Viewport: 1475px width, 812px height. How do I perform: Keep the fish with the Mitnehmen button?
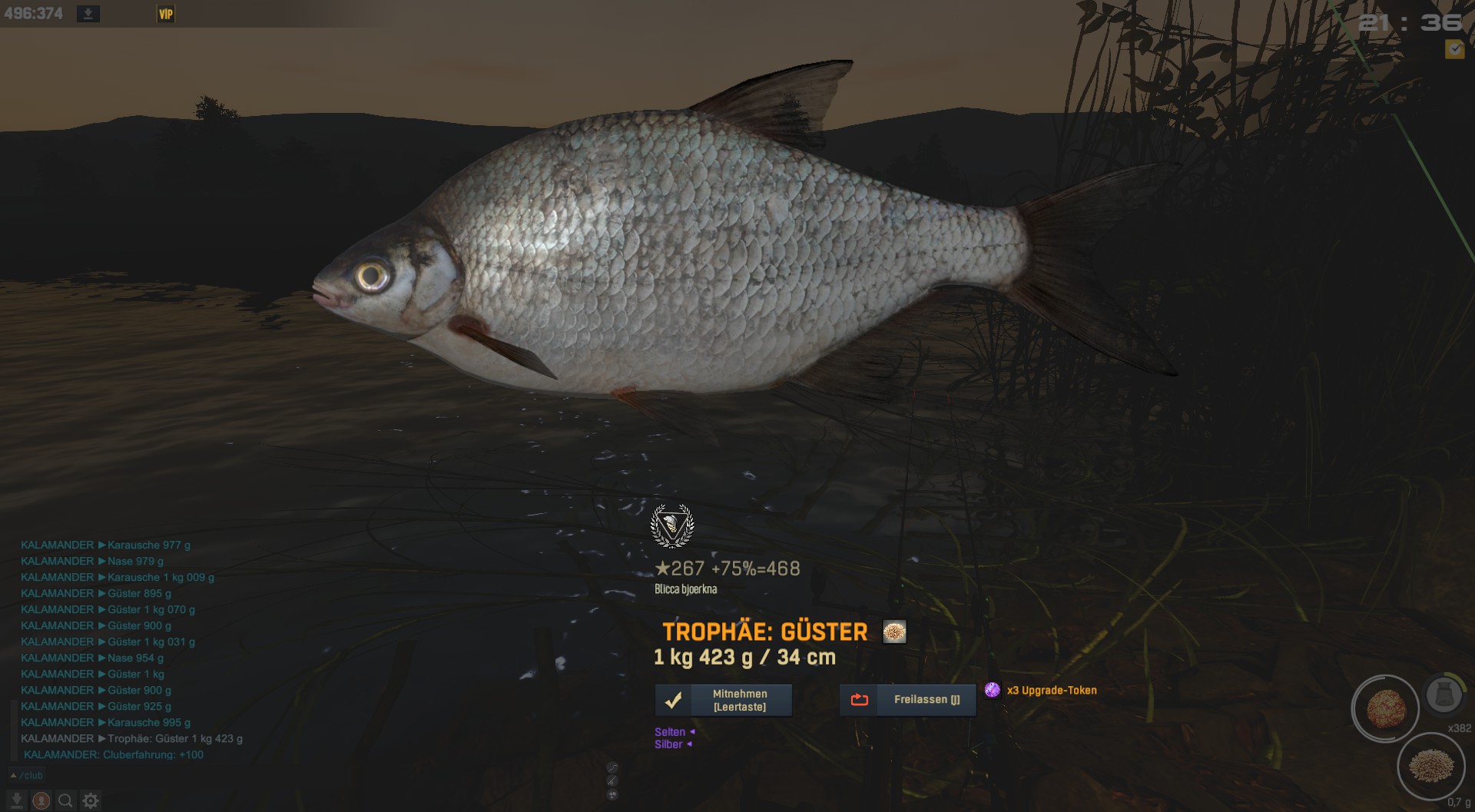[723, 700]
